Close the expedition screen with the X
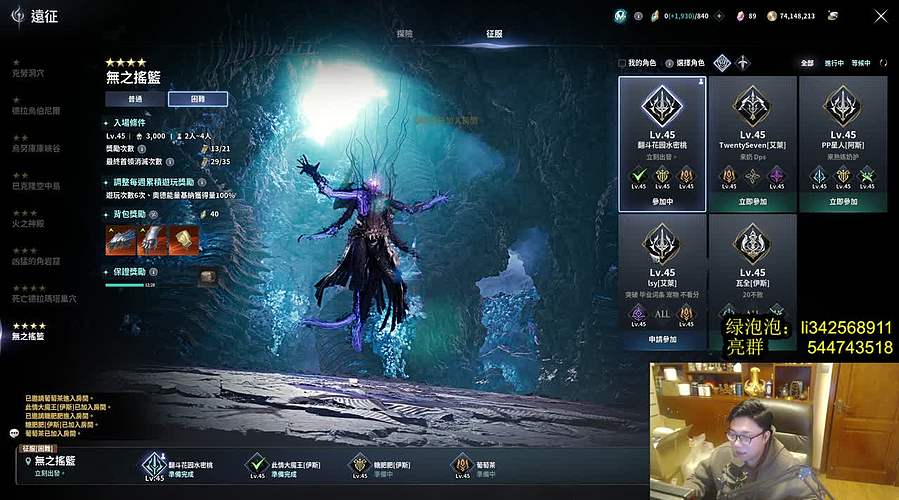Viewport: 899px width, 500px height. pos(880,16)
